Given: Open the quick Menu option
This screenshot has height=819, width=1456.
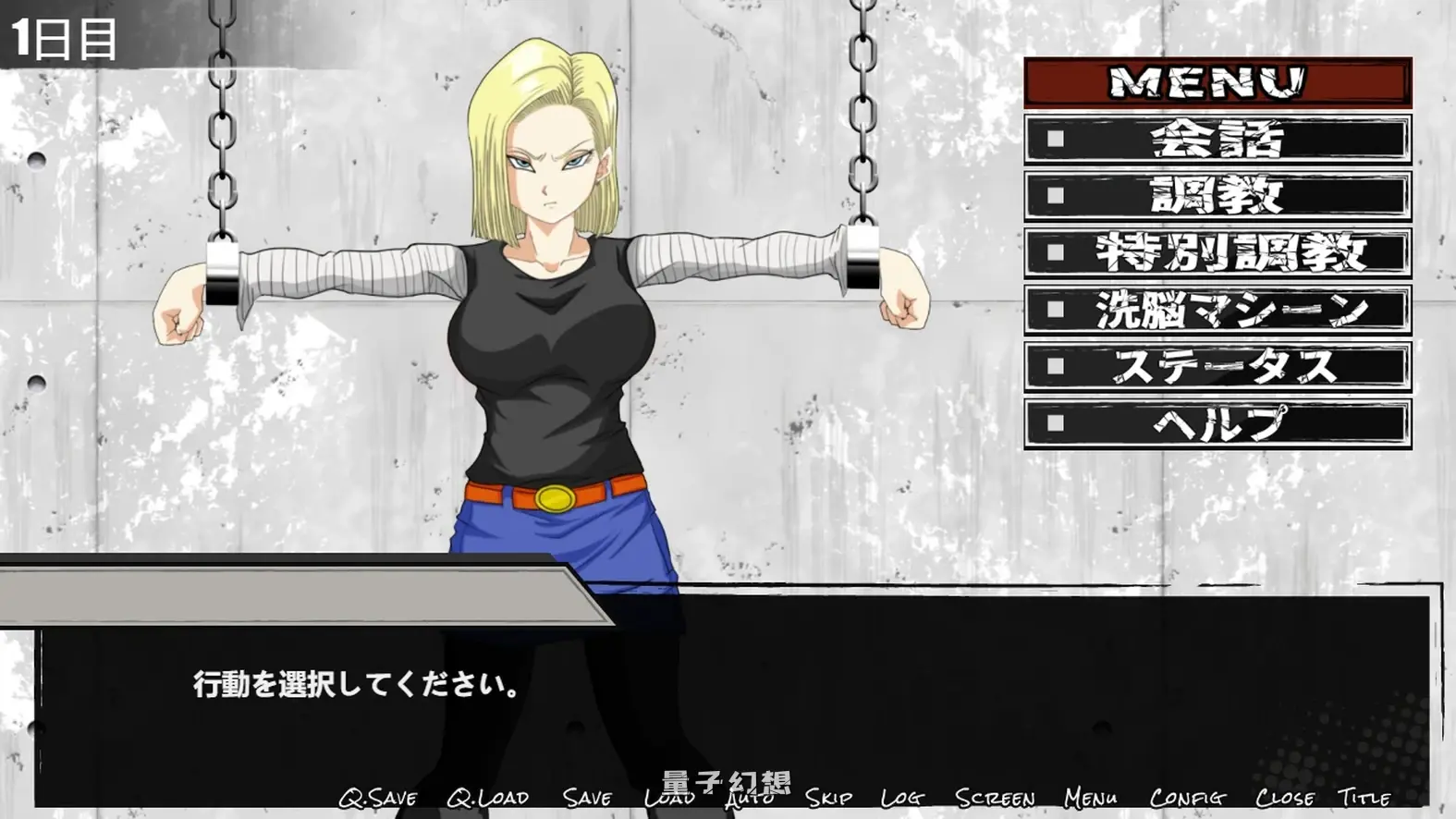Looking at the screenshot, I should point(1093,796).
